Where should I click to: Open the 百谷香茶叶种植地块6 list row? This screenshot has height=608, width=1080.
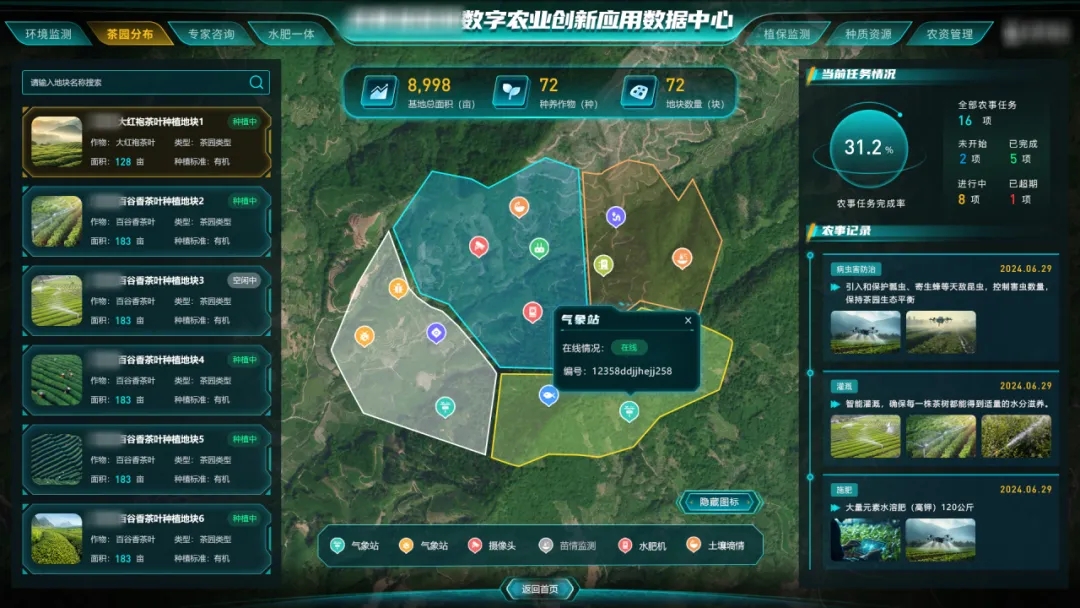146,538
